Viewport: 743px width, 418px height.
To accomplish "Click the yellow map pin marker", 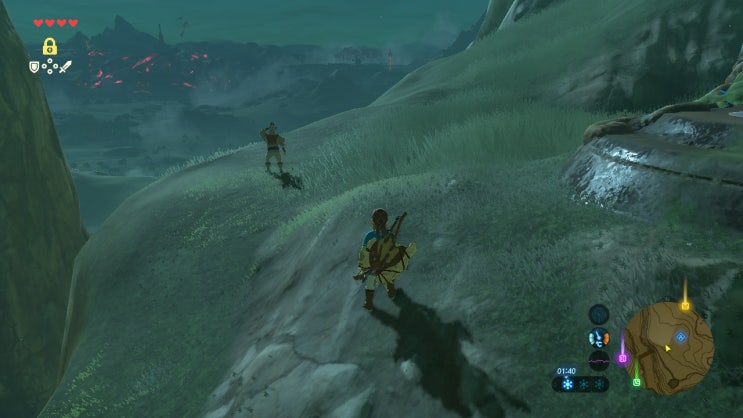I will point(685,304).
